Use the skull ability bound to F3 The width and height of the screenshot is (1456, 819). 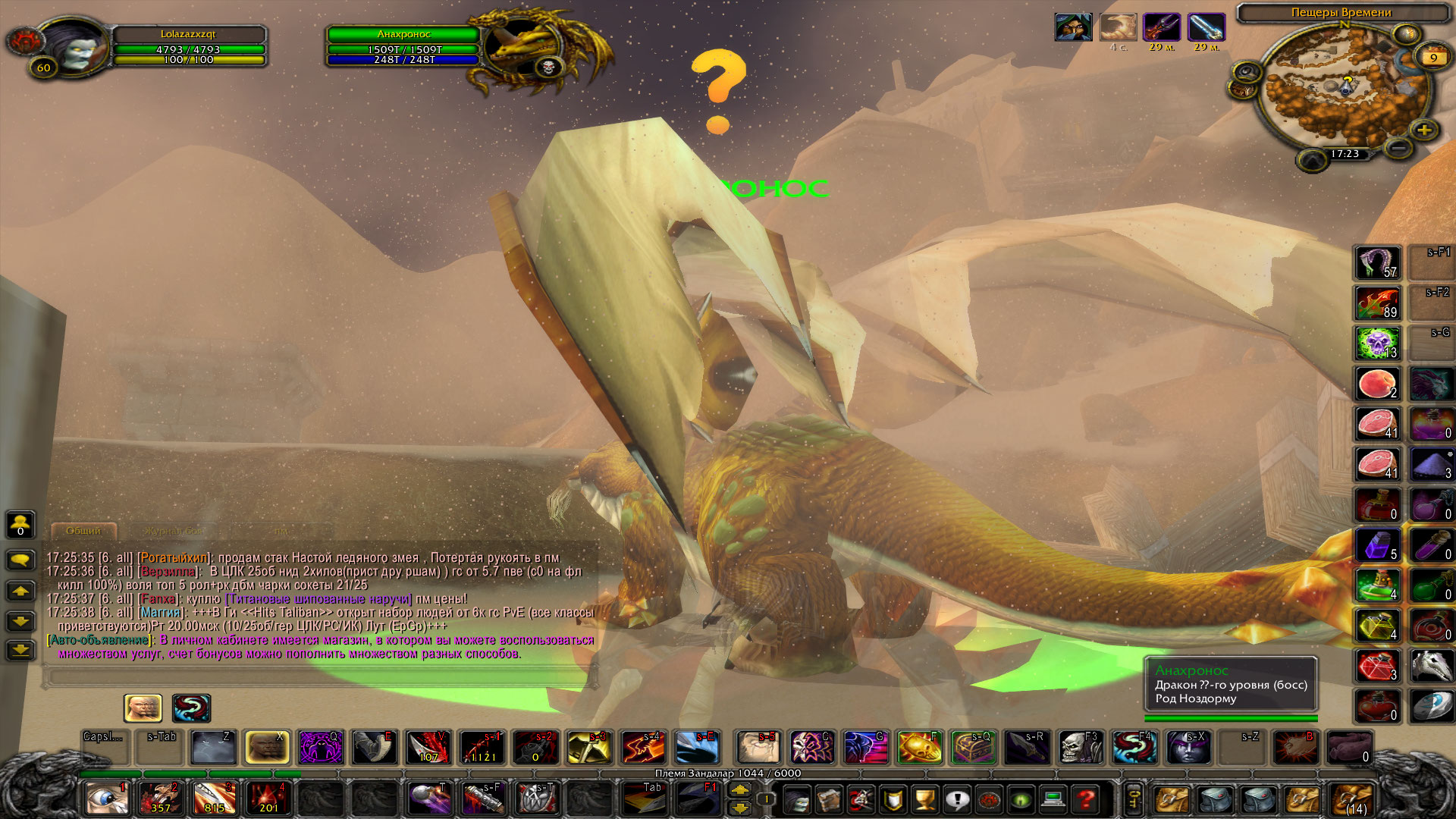(1080, 748)
